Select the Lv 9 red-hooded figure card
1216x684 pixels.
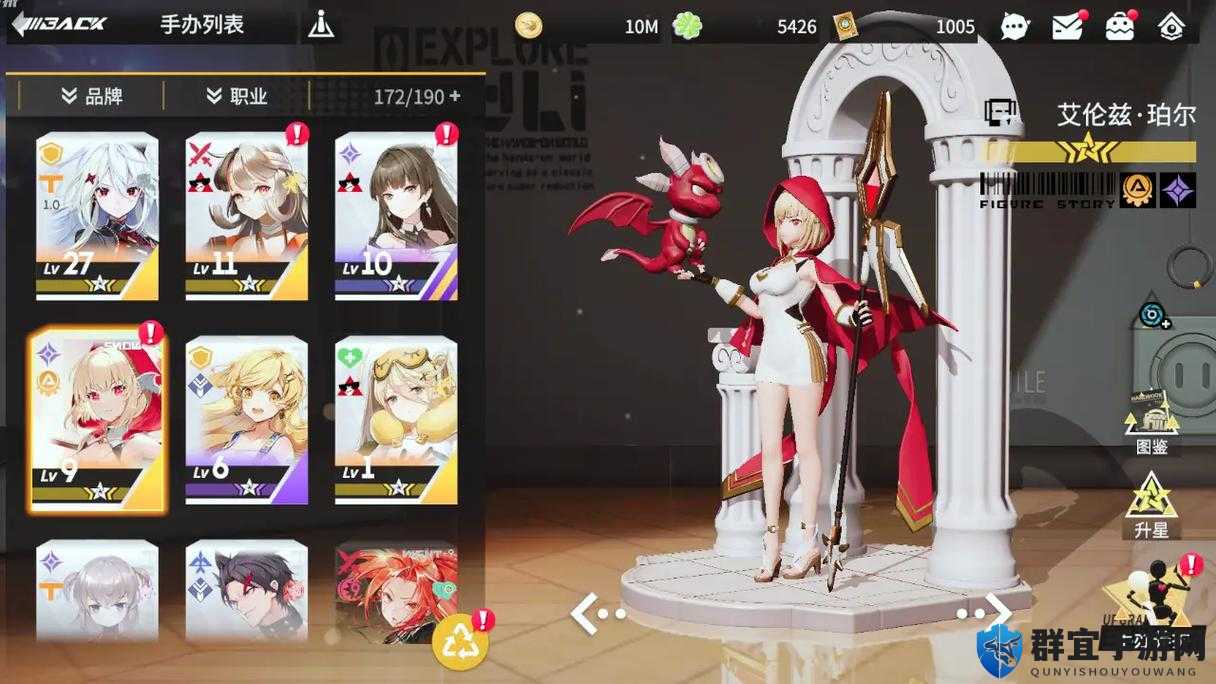click(x=97, y=420)
